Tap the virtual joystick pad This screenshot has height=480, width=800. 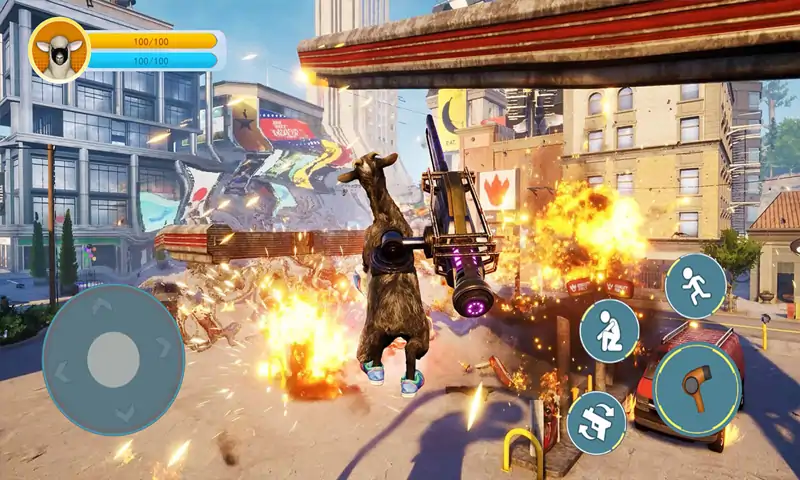(113, 360)
